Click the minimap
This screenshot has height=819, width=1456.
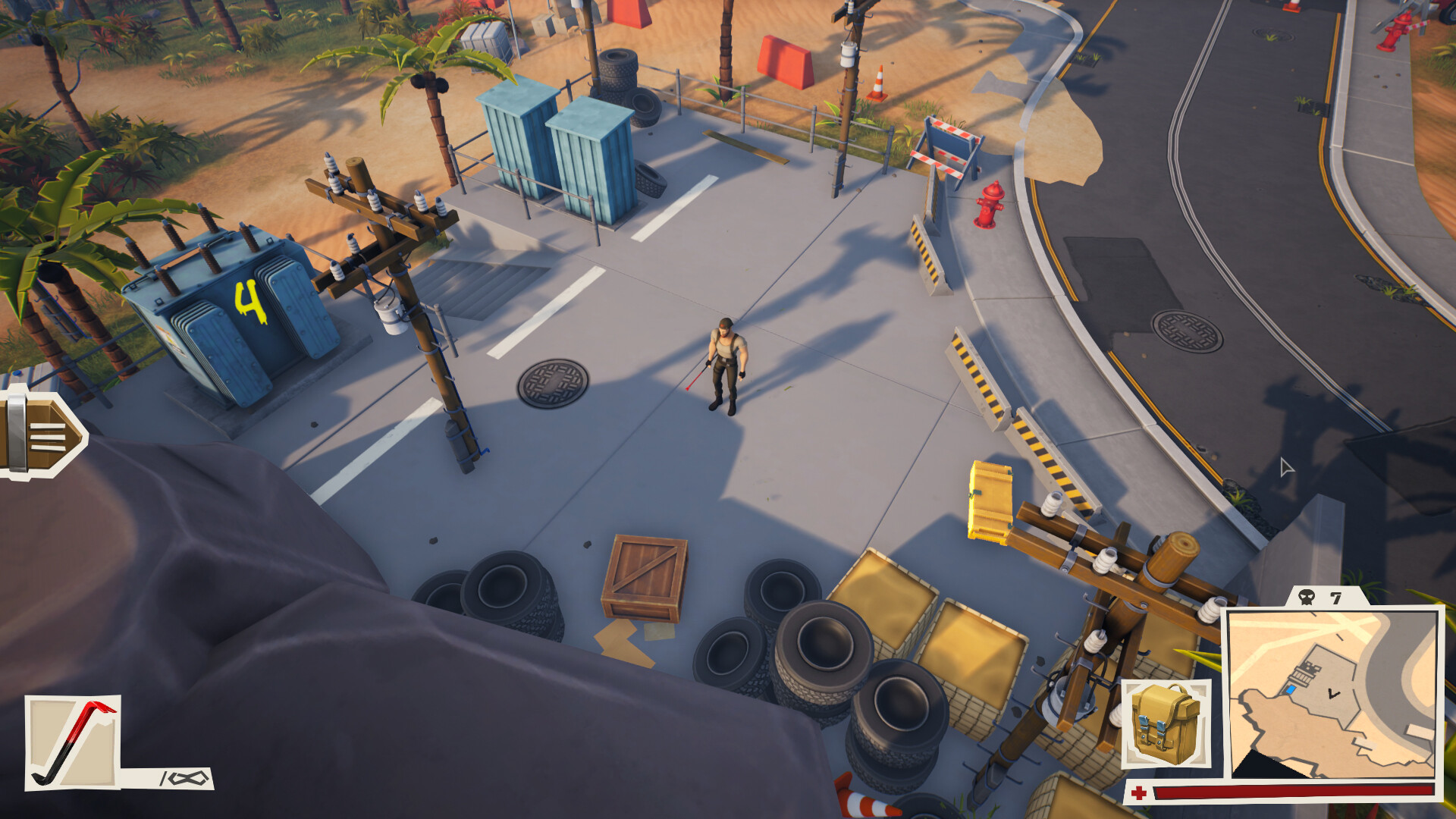pyautogui.click(x=1333, y=694)
